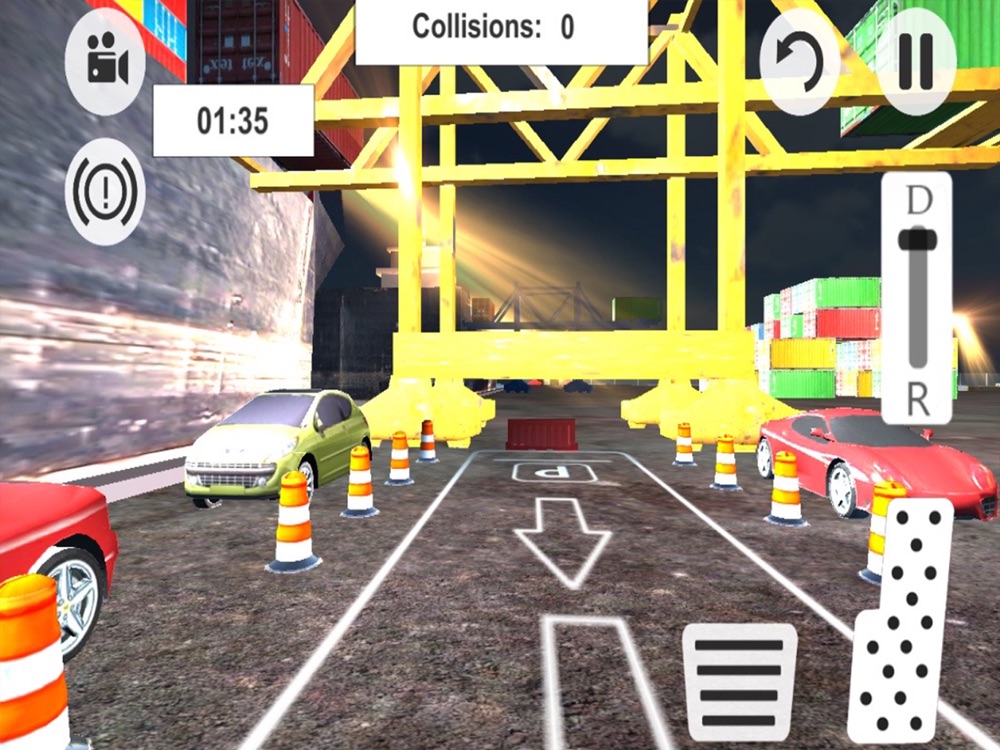Pause the game
The height and width of the screenshot is (750, 1000).
(916, 62)
